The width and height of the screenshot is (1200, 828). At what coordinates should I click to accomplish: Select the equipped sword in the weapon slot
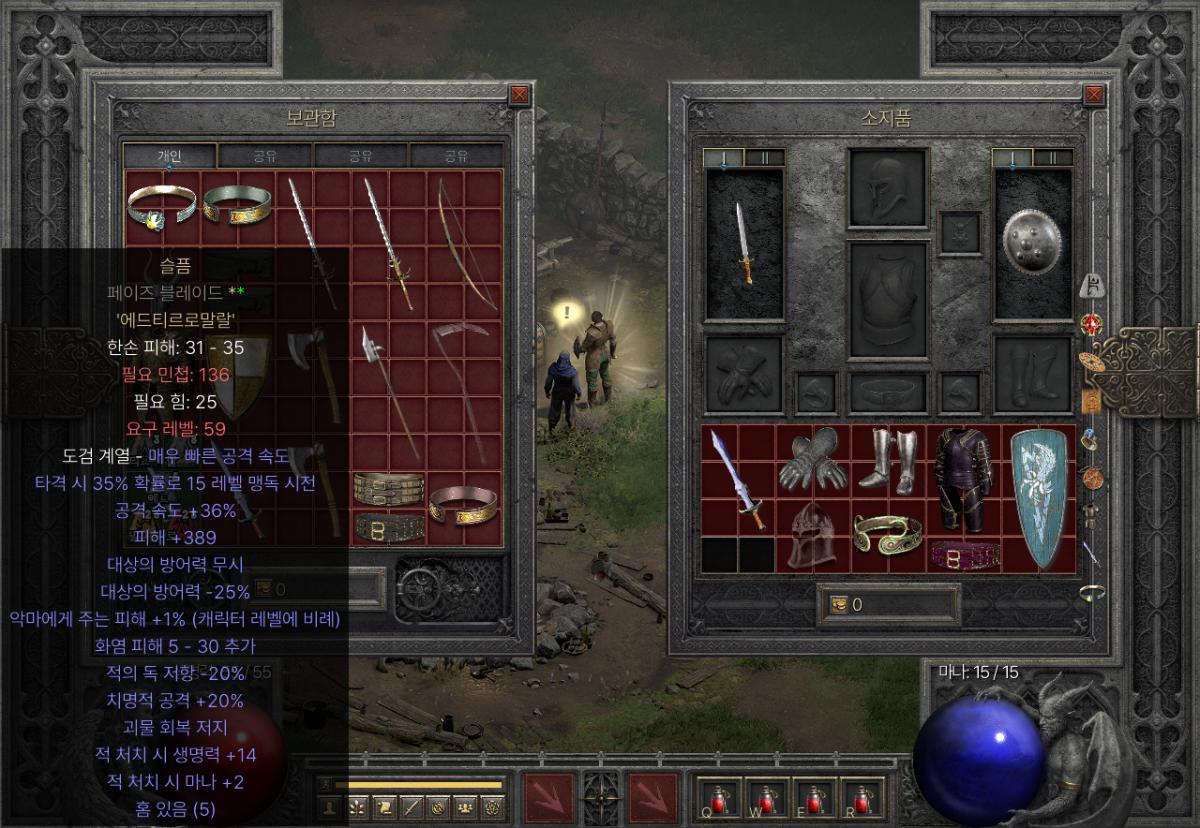[x=745, y=244]
